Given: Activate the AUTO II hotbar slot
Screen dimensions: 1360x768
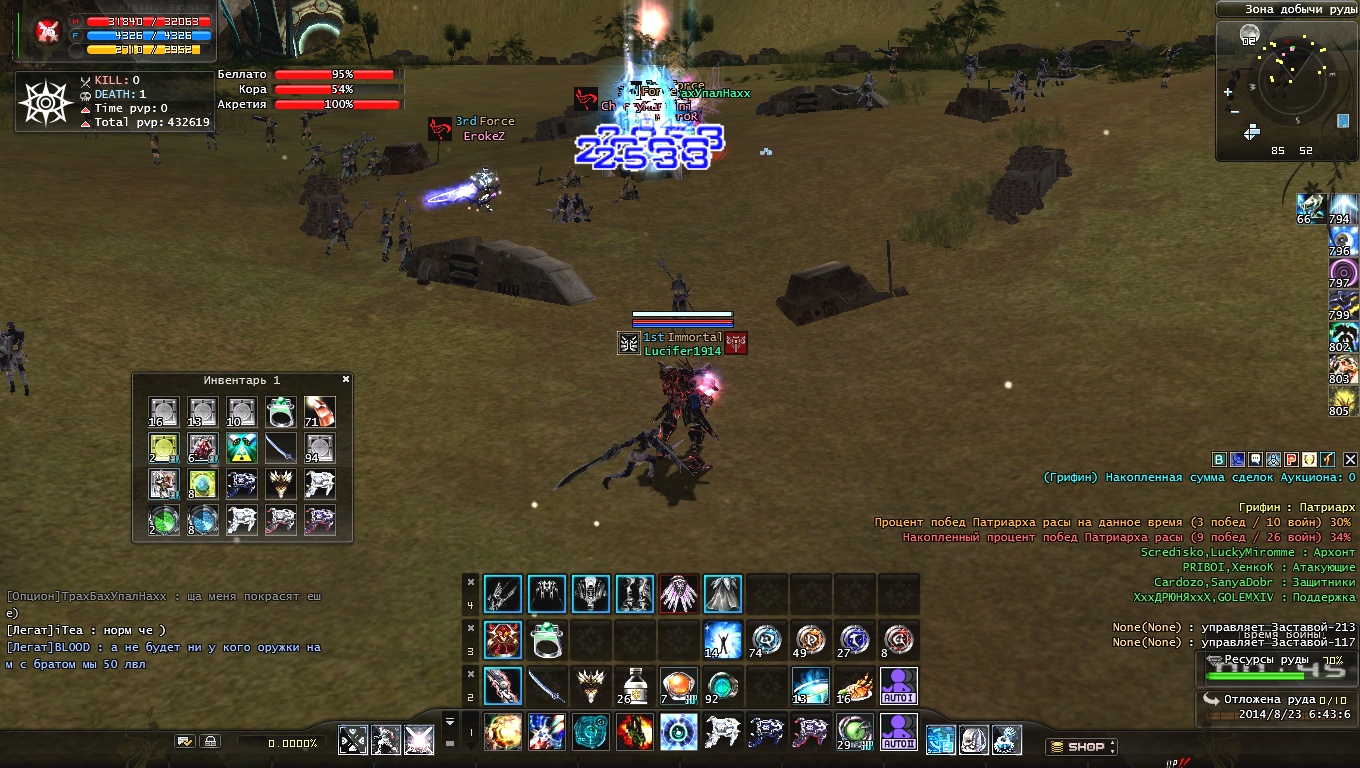Looking at the screenshot, I should click(899, 732).
